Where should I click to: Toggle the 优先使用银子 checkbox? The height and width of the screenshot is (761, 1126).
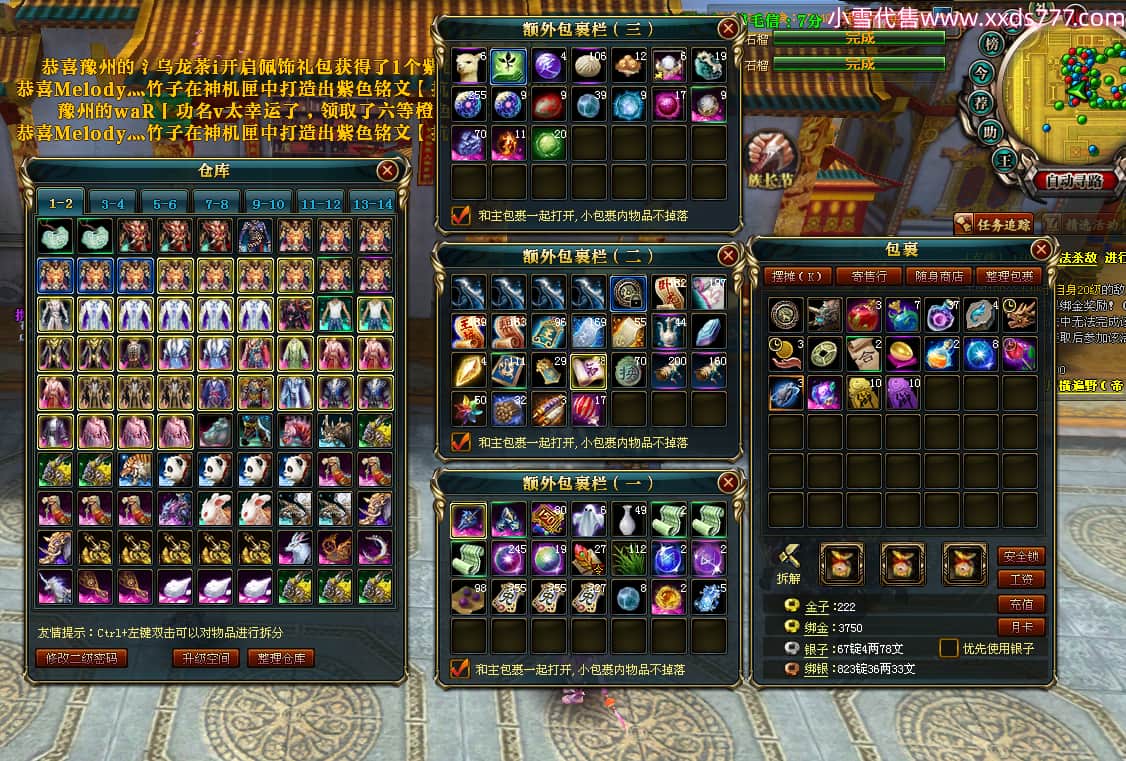[949, 648]
